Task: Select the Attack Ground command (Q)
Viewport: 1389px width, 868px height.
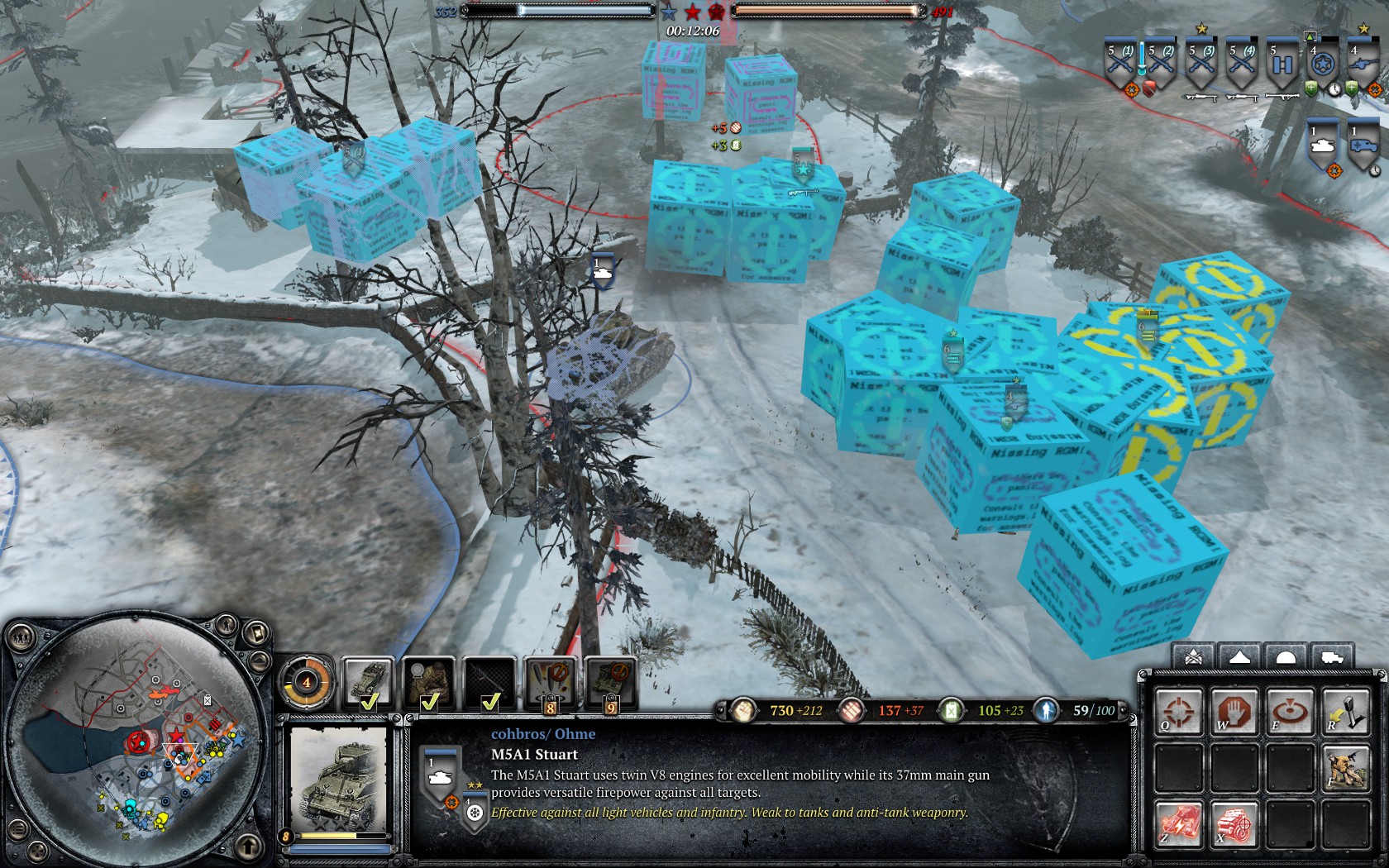Action: point(1179,713)
